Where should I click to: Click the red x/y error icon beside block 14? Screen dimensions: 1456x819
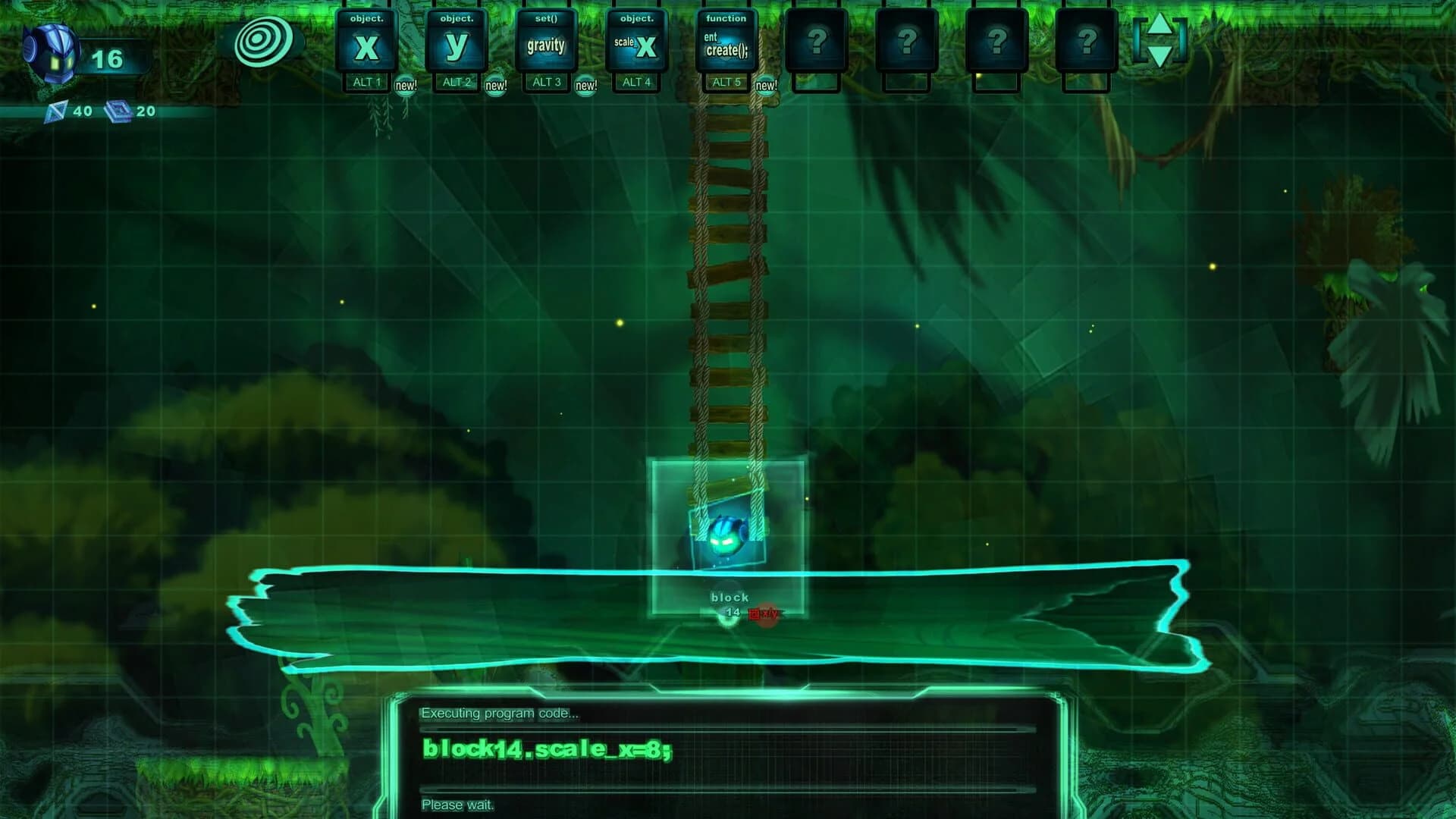pos(762,614)
